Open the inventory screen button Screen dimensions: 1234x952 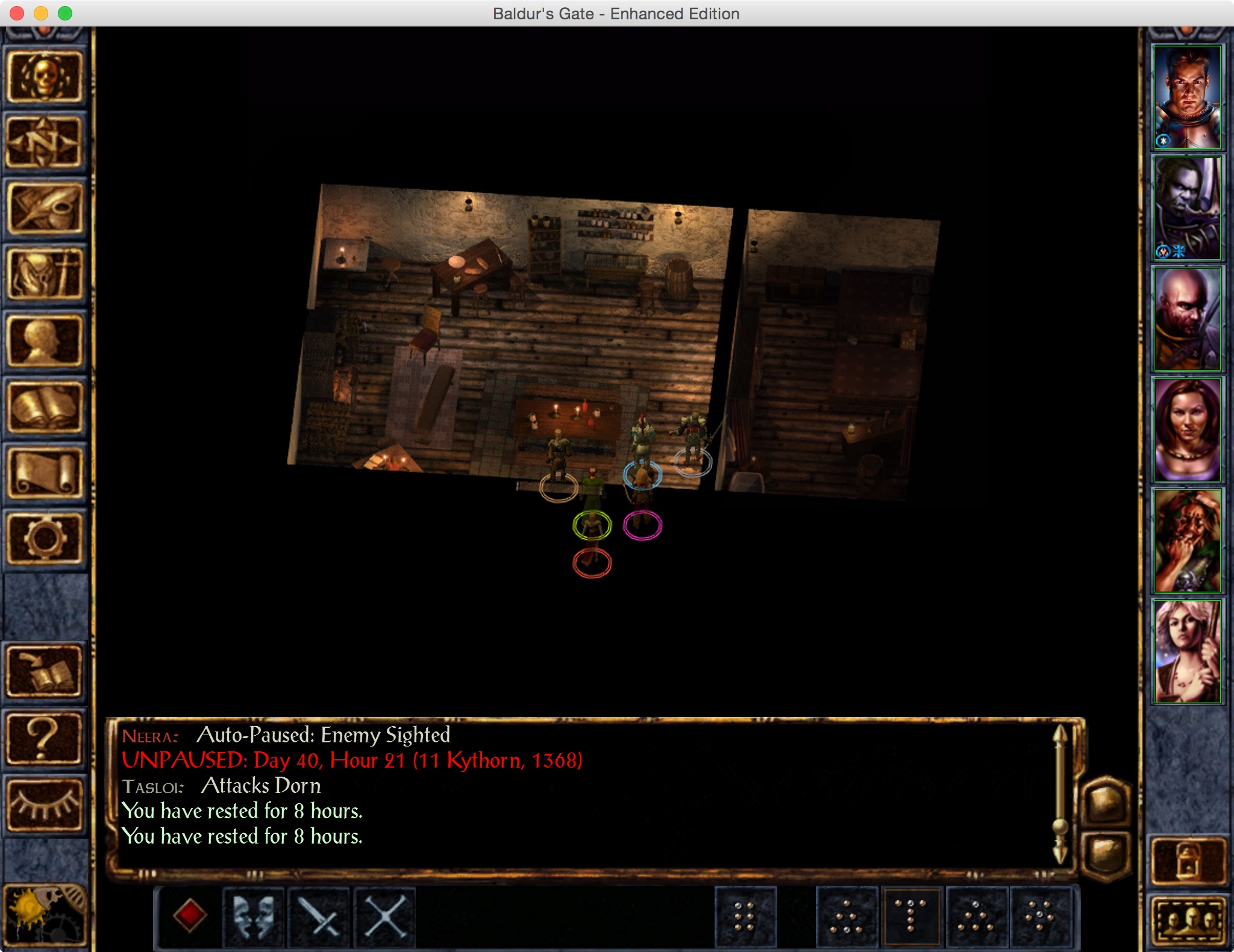(x=45, y=275)
